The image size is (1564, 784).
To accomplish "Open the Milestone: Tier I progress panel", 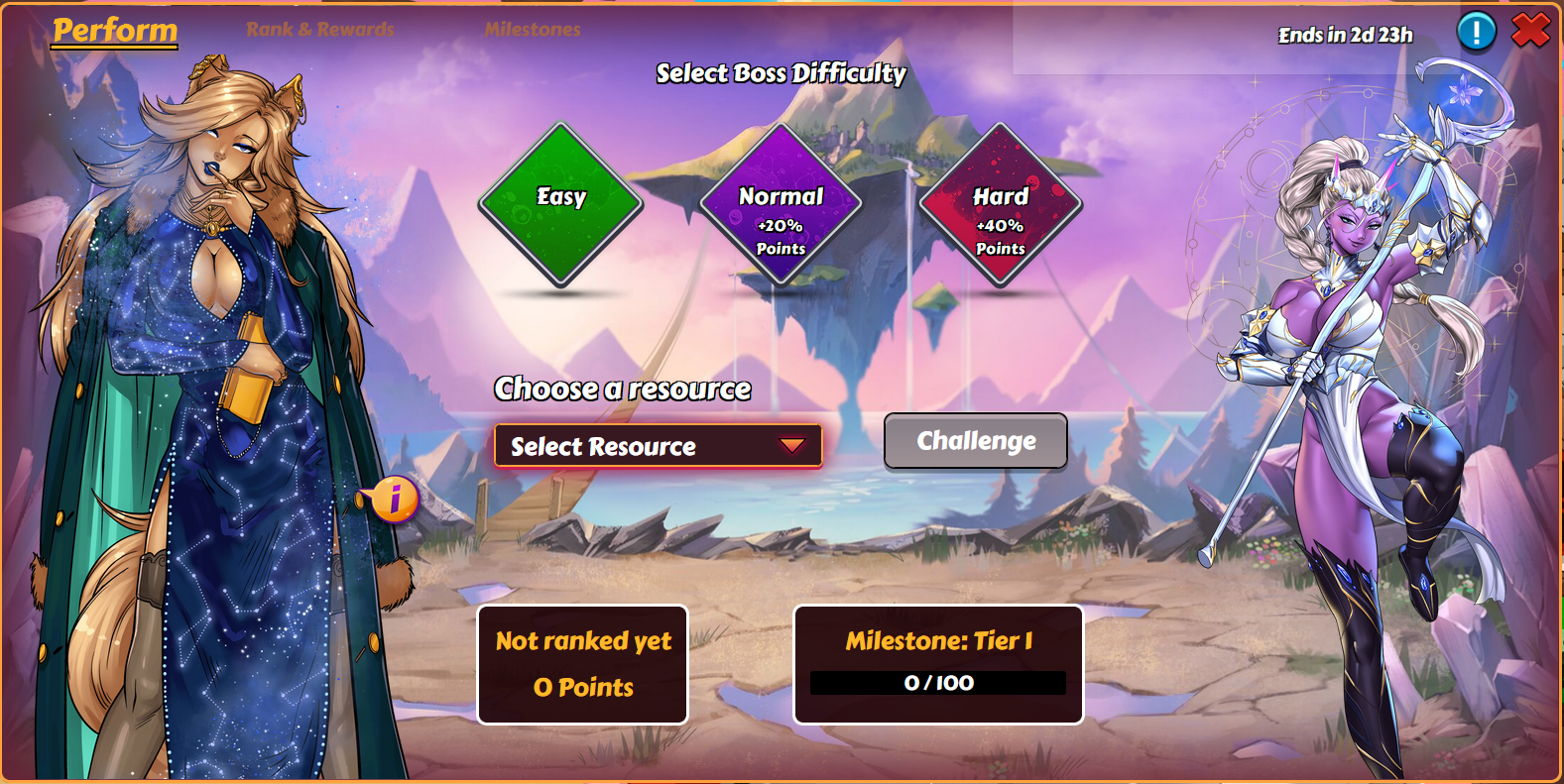I will coord(938,664).
